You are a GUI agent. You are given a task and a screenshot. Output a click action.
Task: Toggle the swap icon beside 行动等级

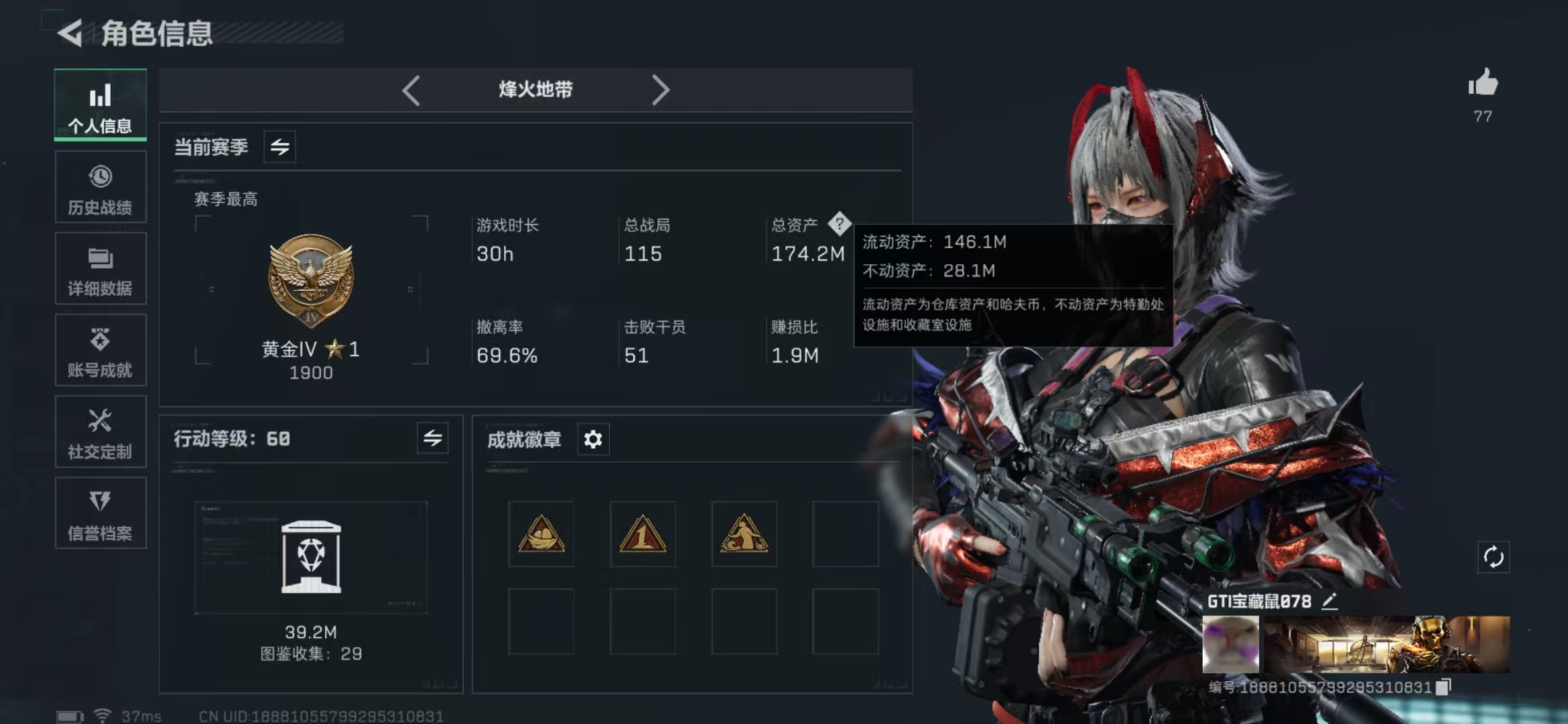click(x=433, y=439)
